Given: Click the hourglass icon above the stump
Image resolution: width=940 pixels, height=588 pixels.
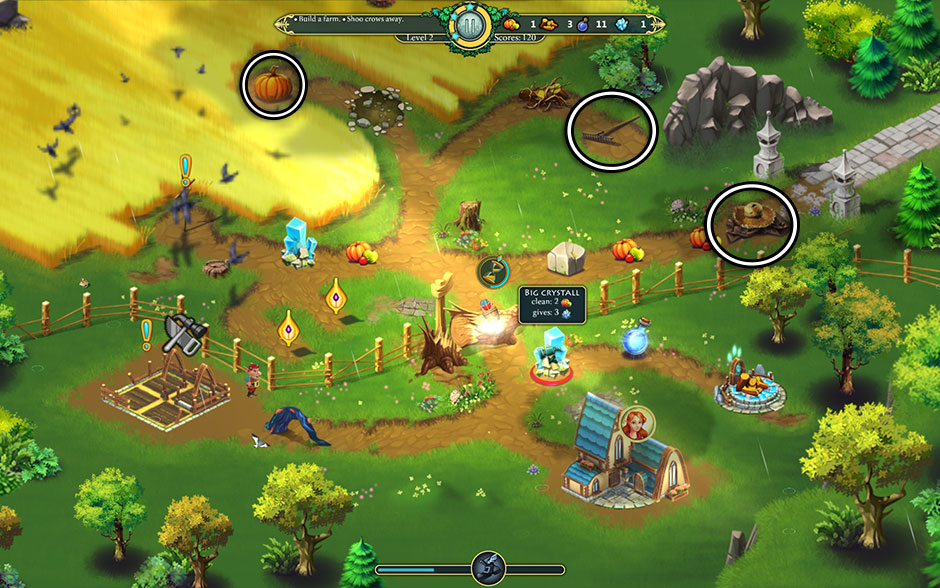Looking at the screenshot, I should point(493,270).
